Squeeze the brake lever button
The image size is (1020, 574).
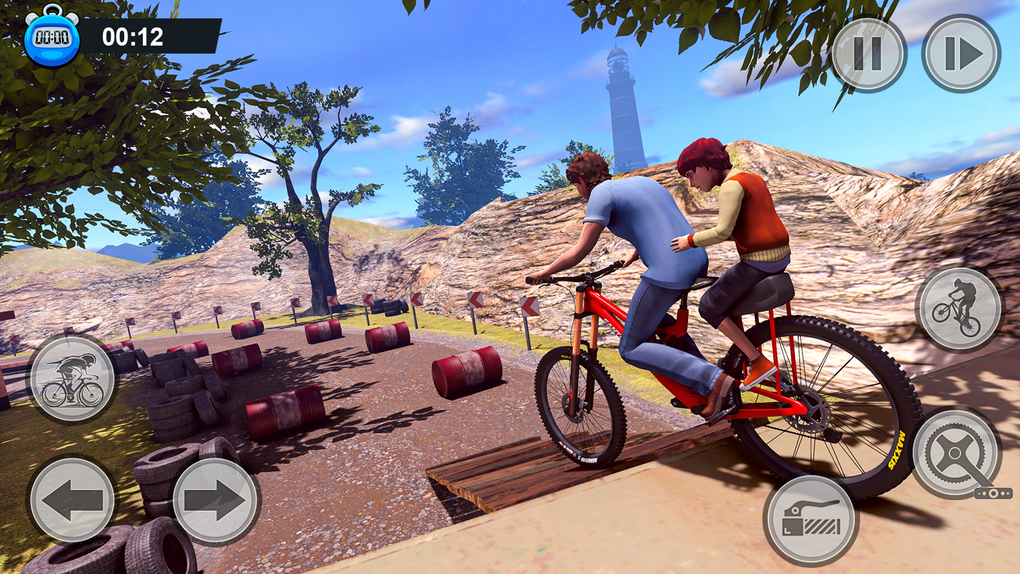click(811, 519)
